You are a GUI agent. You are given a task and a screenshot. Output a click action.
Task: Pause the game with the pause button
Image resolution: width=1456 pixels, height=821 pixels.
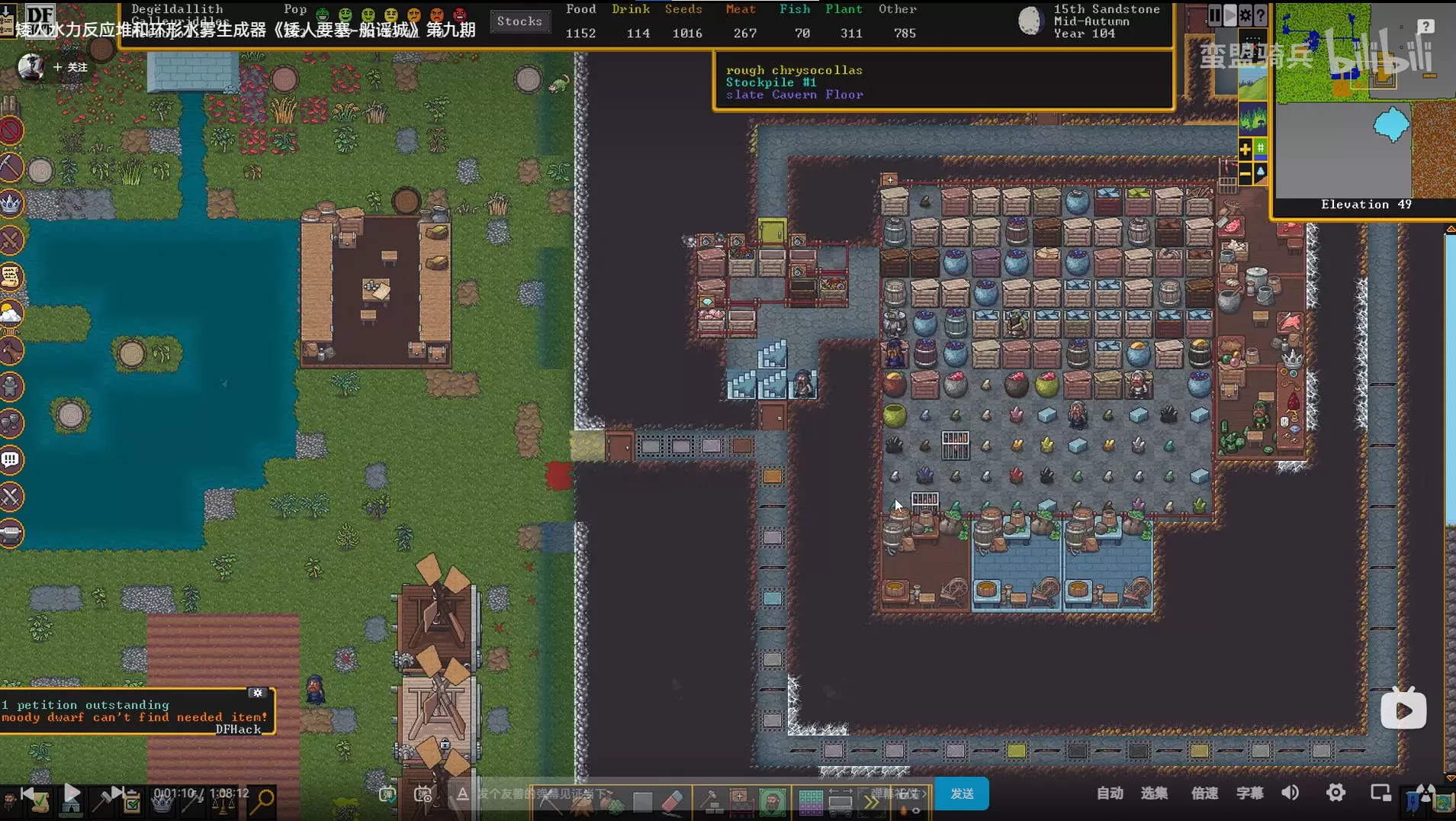(x=1214, y=15)
